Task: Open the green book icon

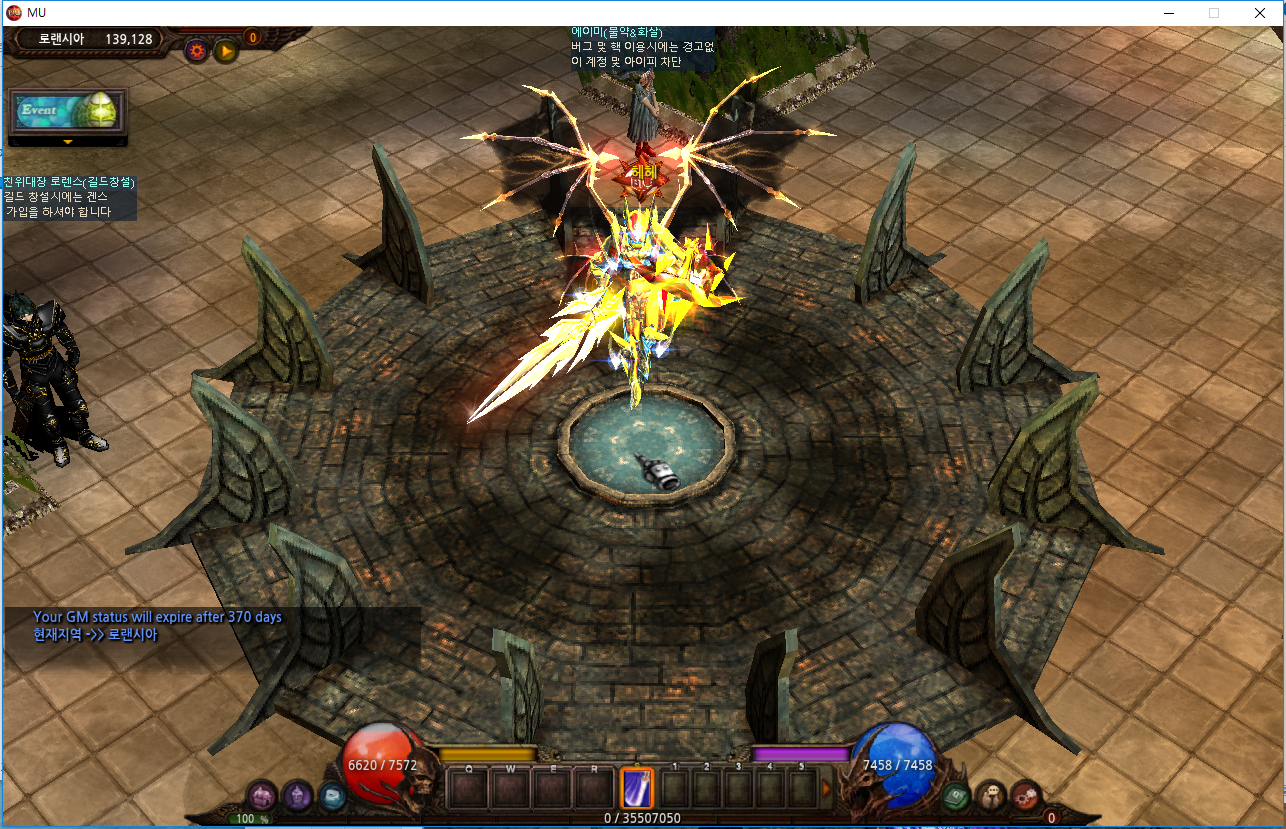Action: click(956, 796)
